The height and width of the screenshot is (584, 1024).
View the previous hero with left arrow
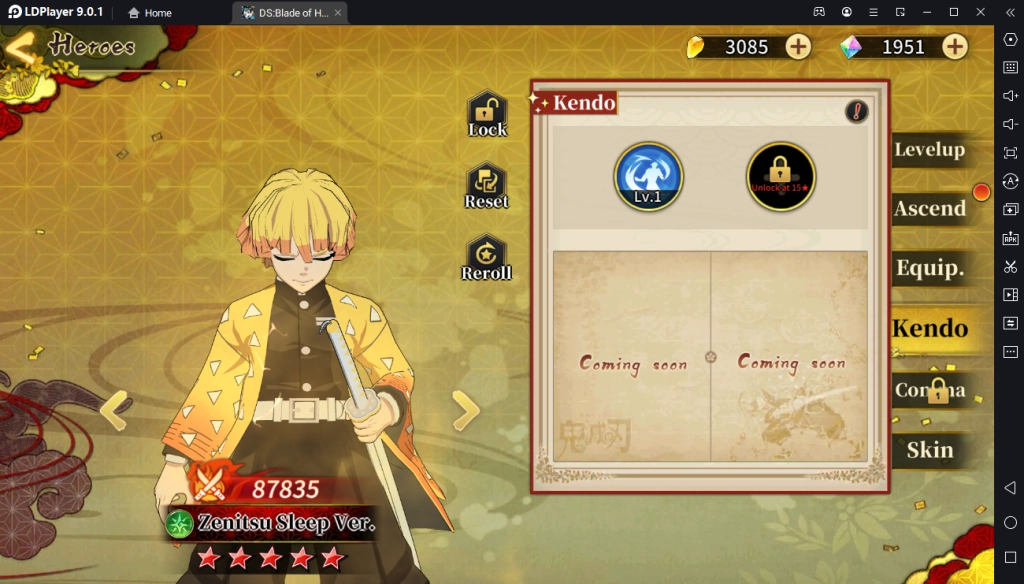[114, 410]
